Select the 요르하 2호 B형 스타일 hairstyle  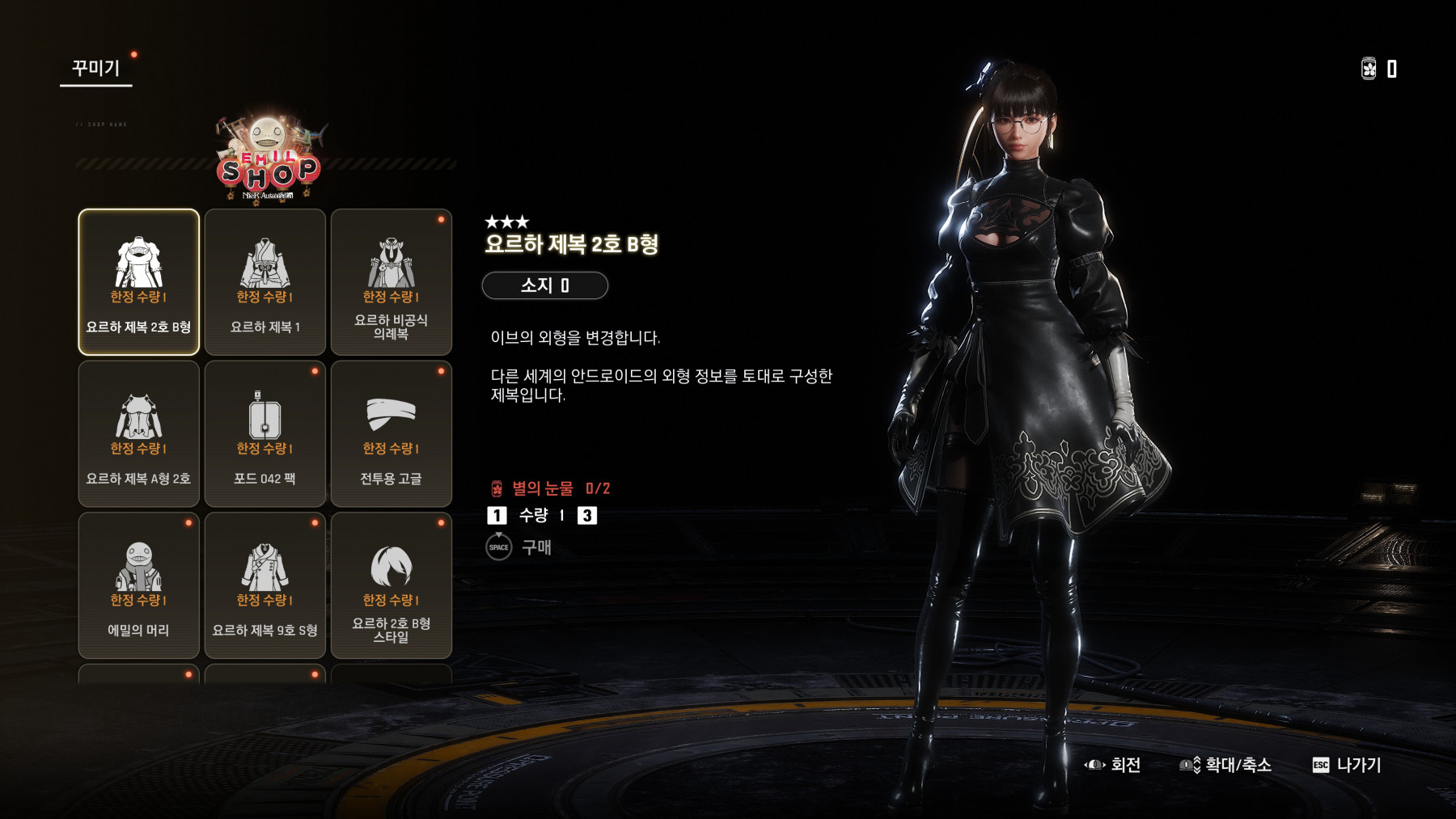[x=391, y=585]
